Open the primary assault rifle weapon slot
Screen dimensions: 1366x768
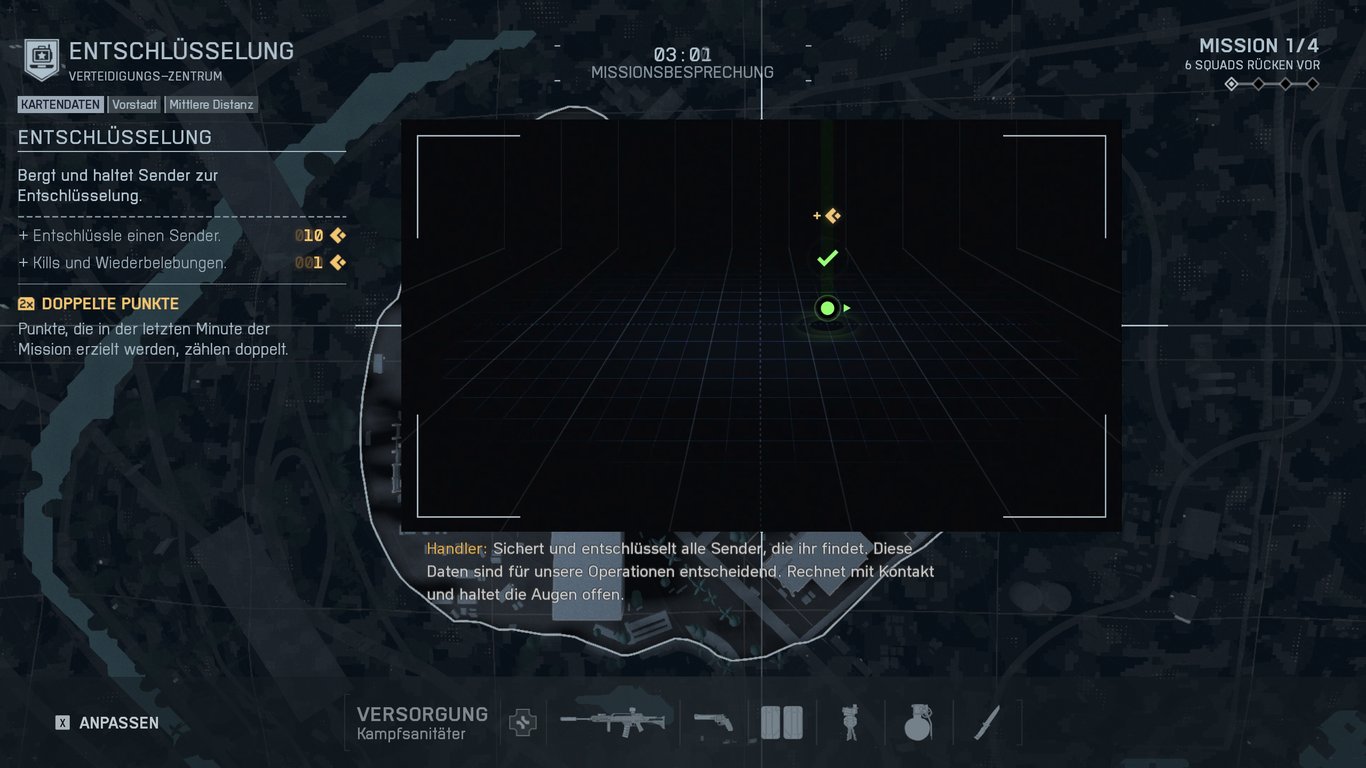(x=613, y=722)
